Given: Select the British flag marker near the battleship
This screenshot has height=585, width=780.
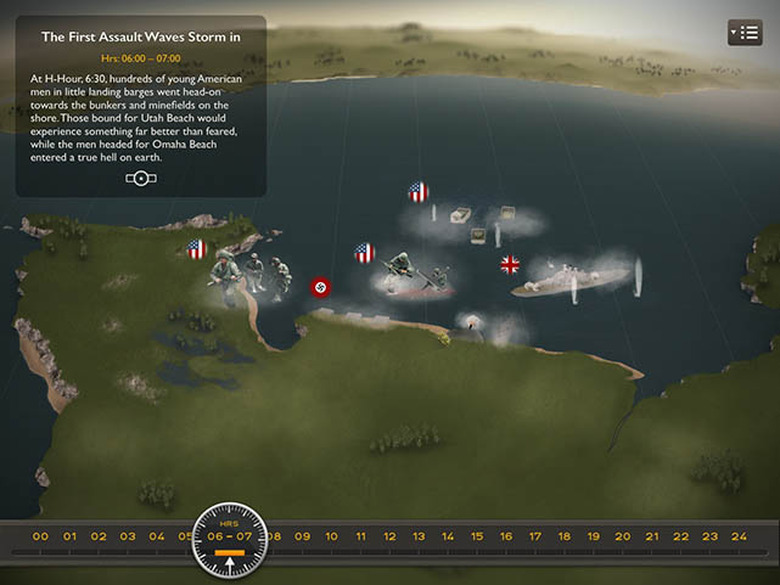Looking at the screenshot, I should (510, 265).
